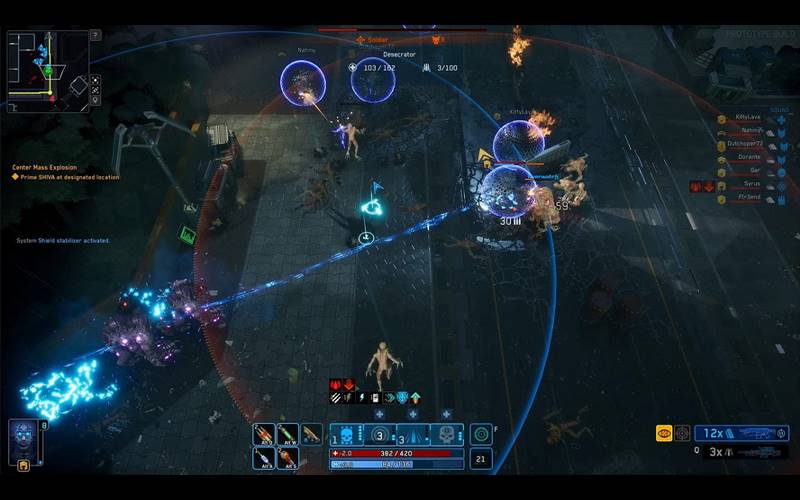Image resolution: width=800 pixels, height=500 pixels.
Task: Select Dorante in the squad list
Action: [748, 158]
